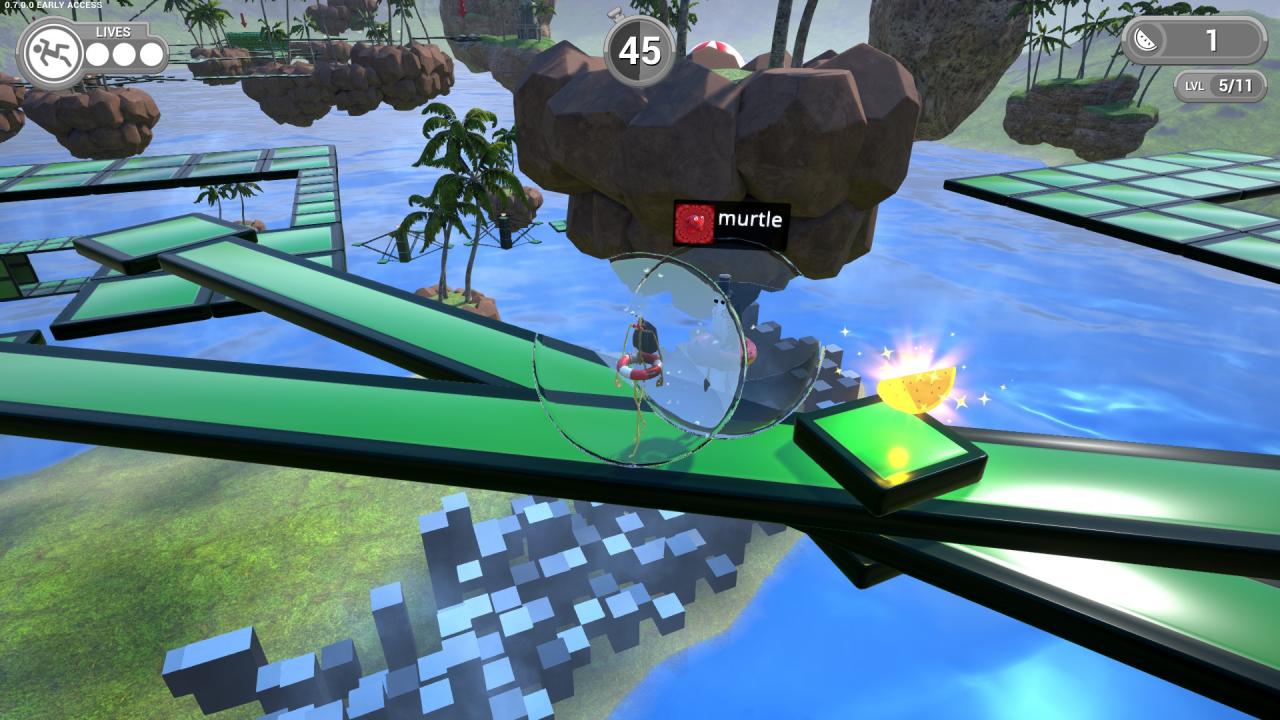
Task: Click the running figure lives icon
Action: click(50, 53)
